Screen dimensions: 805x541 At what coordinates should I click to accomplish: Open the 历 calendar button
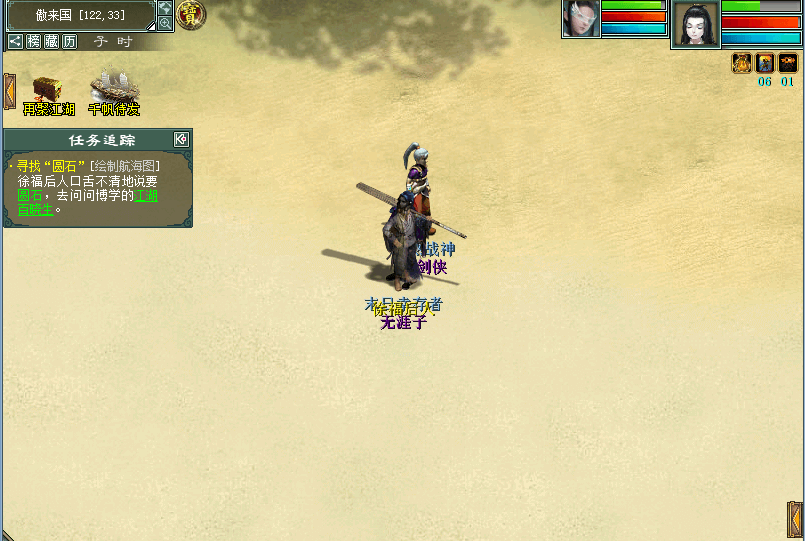(69, 41)
